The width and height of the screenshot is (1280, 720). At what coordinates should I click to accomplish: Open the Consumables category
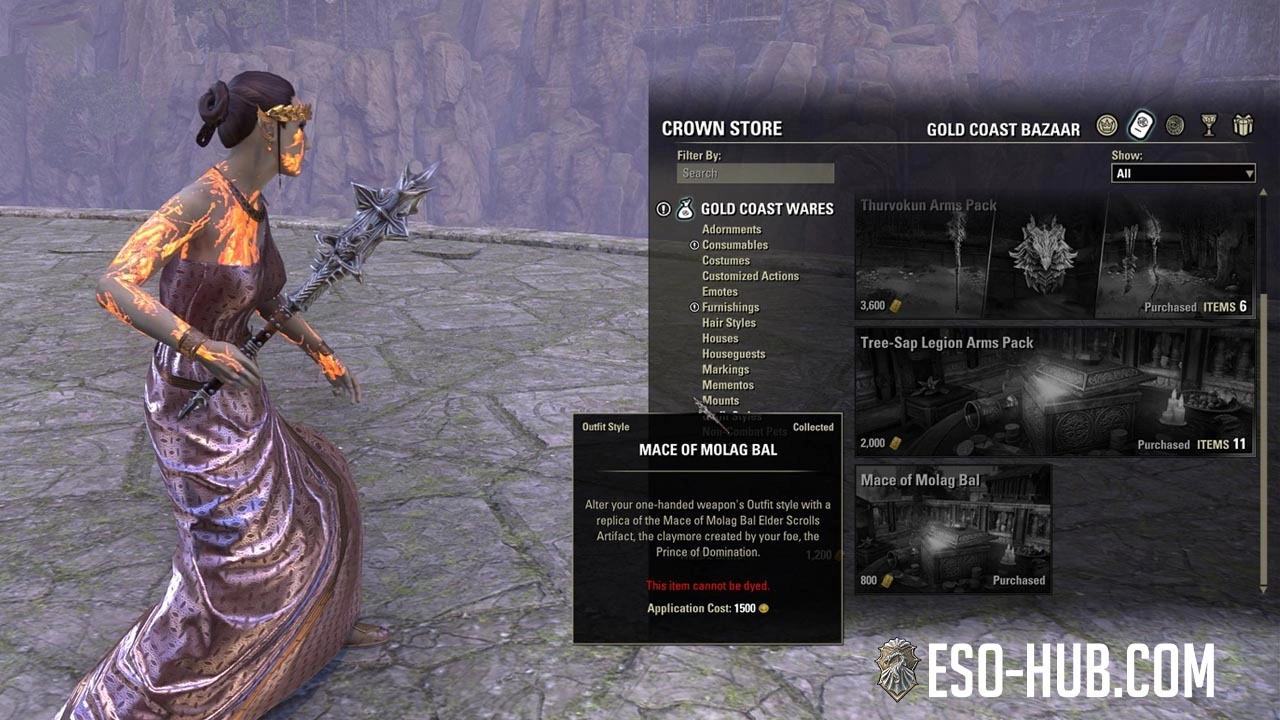(735, 245)
